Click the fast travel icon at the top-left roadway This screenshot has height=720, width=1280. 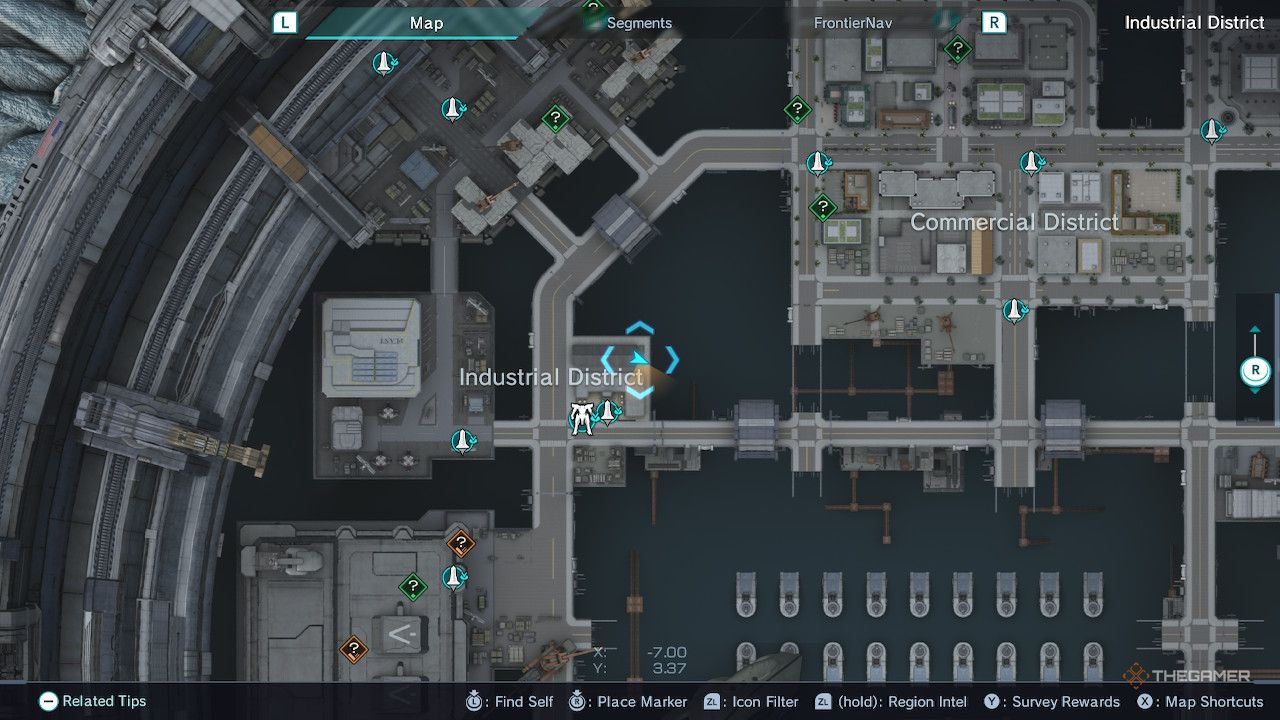(x=383, y=64)
